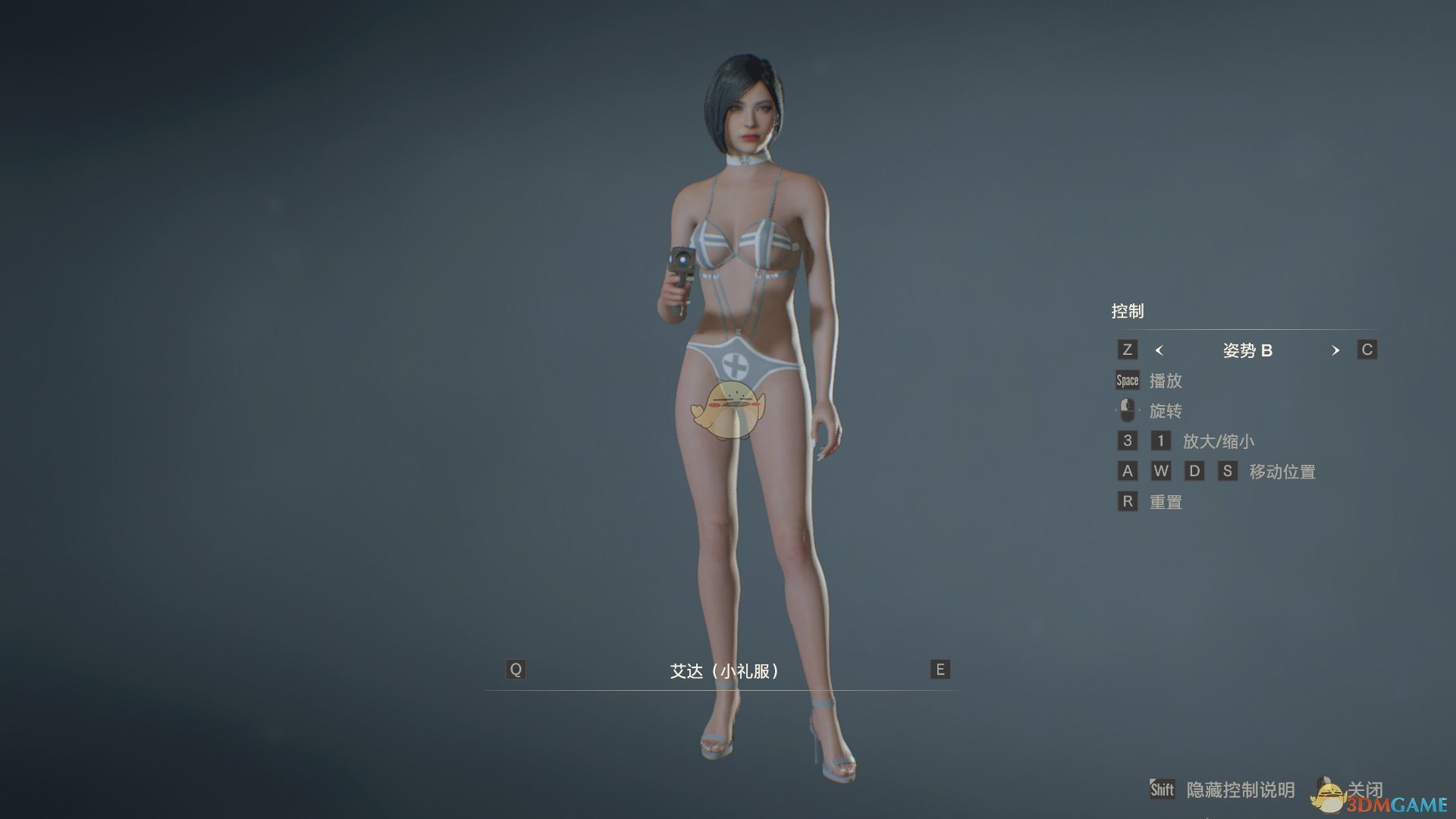The width and height of the screenshot is (1456, 819).
Task: Click the 3 key icon for 放大
Action: pyautogui.click(x=1127, y=441)
